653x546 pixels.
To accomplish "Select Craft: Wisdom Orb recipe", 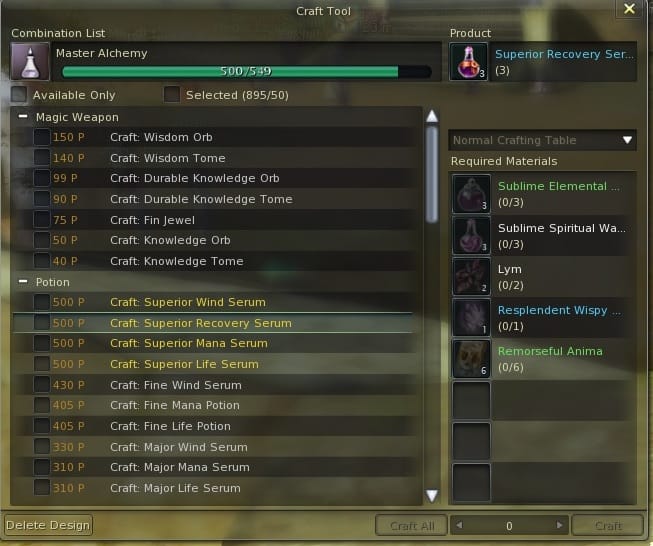I will (x=161, y=137).
